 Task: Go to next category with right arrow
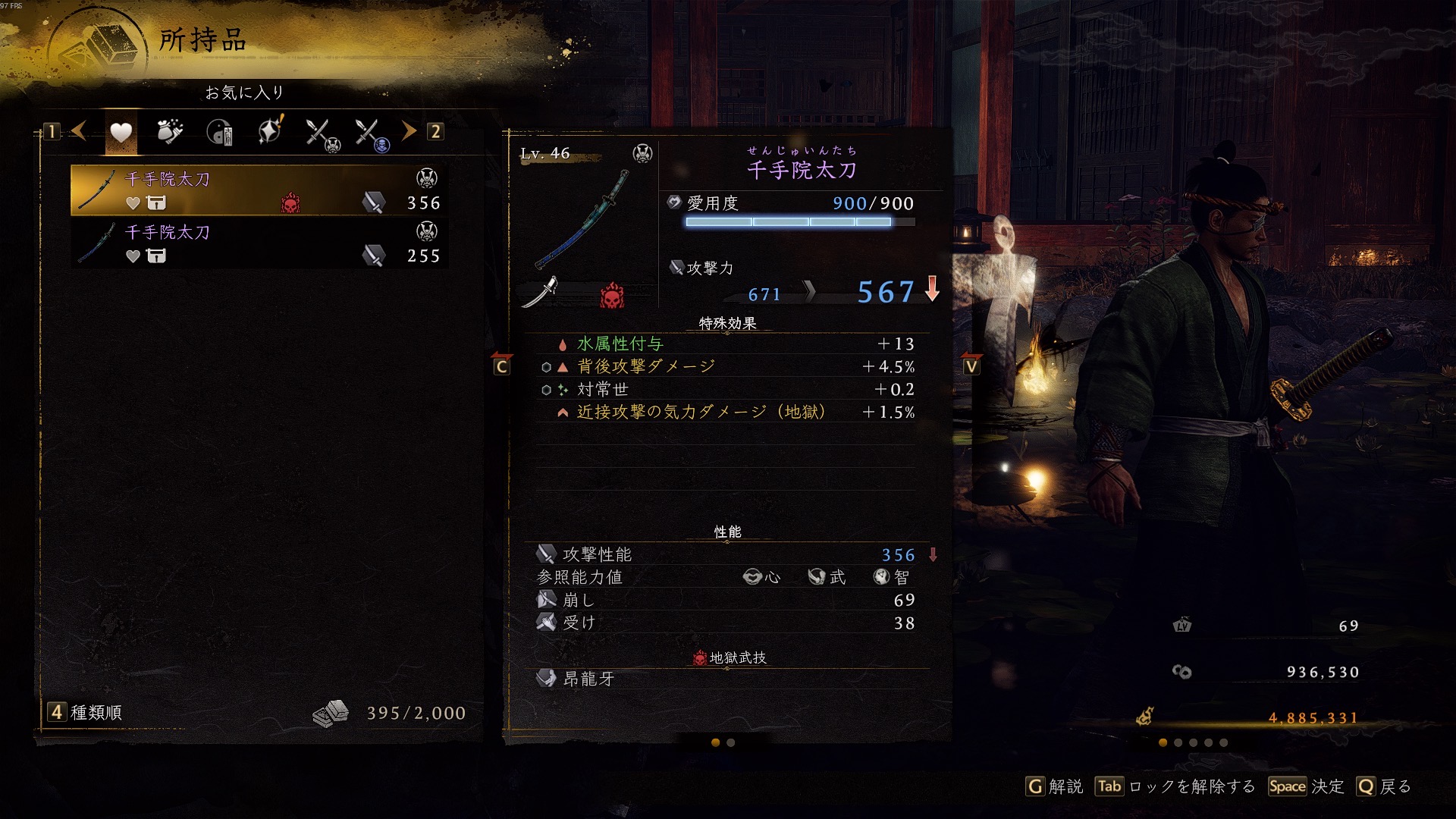click(x=409, y=131)
